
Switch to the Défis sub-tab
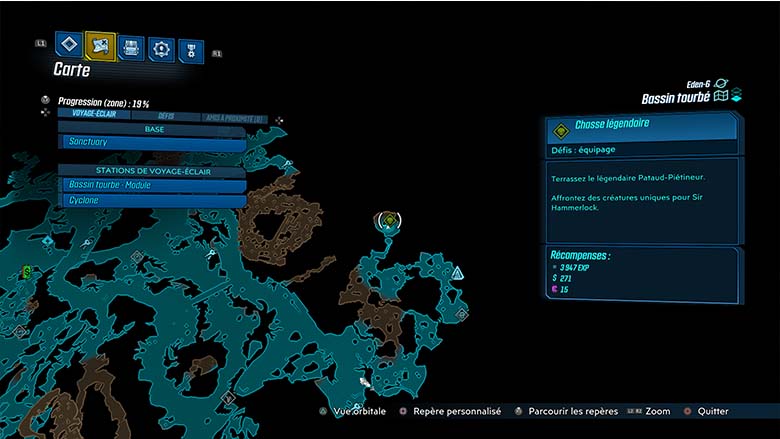[166, 116]
